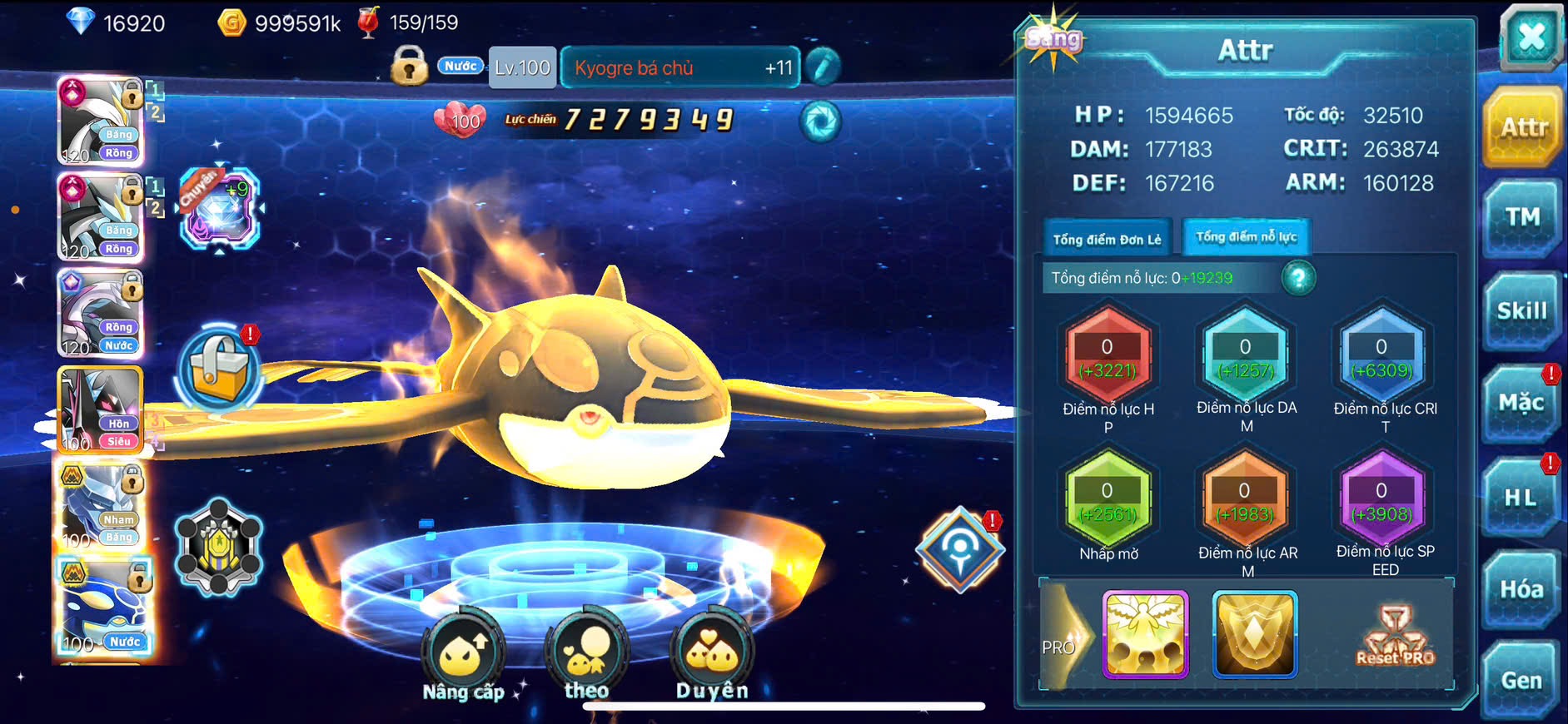
Task: Open the Gen side tab
Action: click(1521, 681)
